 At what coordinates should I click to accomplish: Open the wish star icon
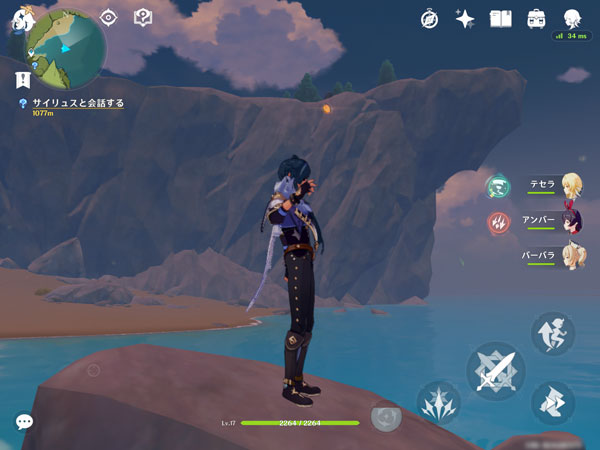(x=465, y=19)
